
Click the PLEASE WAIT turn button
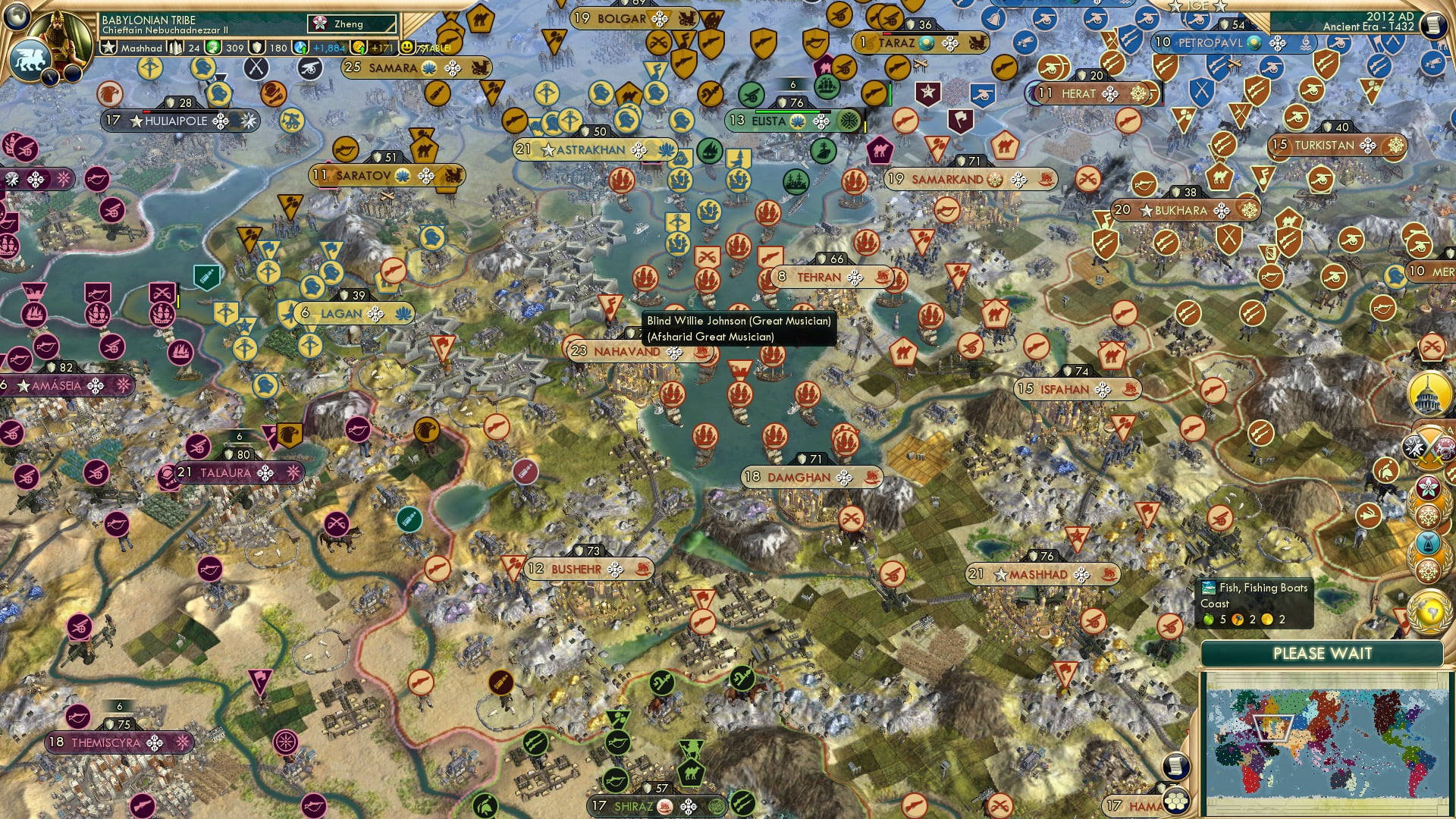tap(1323, 652)
